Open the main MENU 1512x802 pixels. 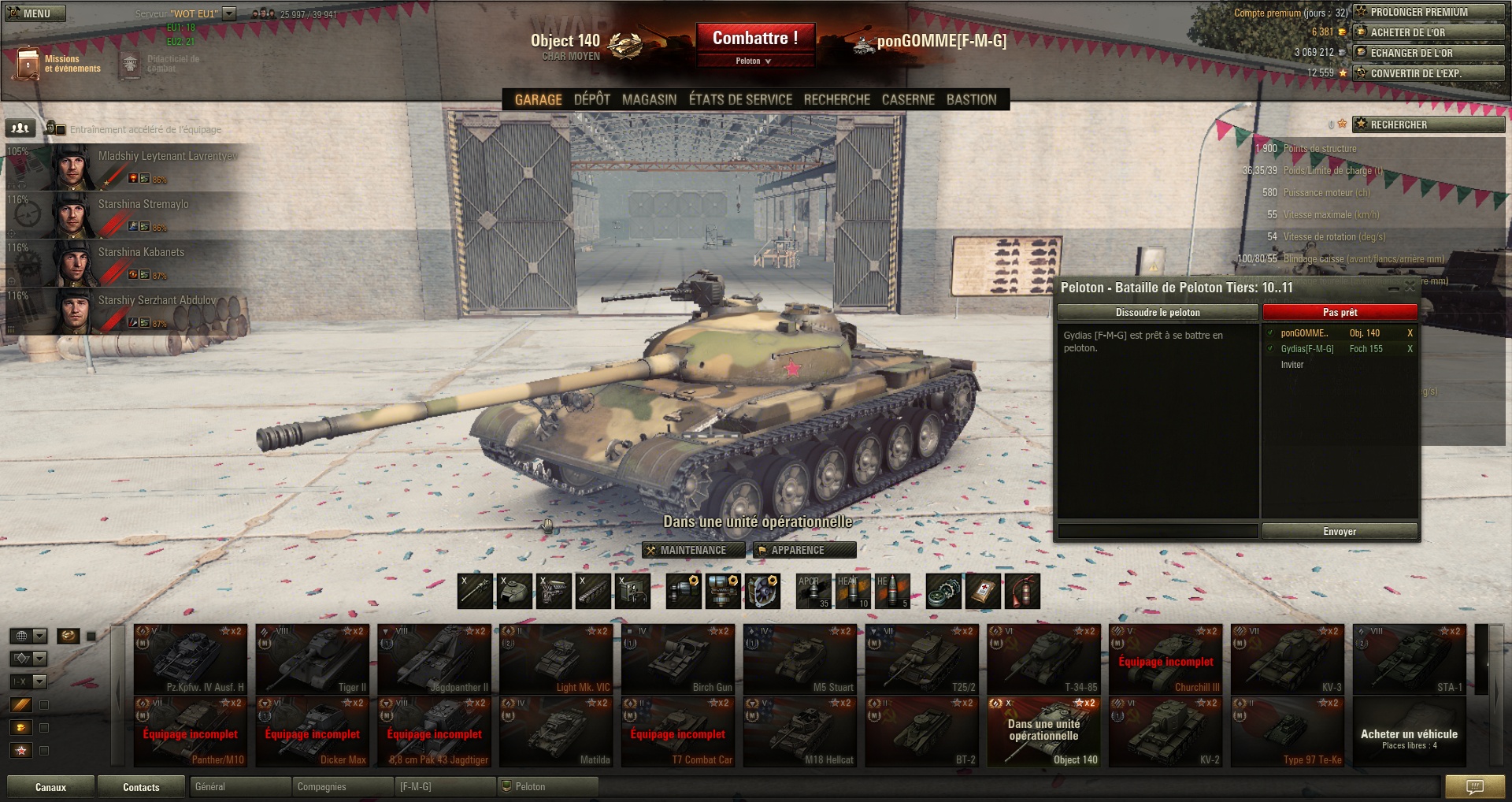[x=35, y=13]
